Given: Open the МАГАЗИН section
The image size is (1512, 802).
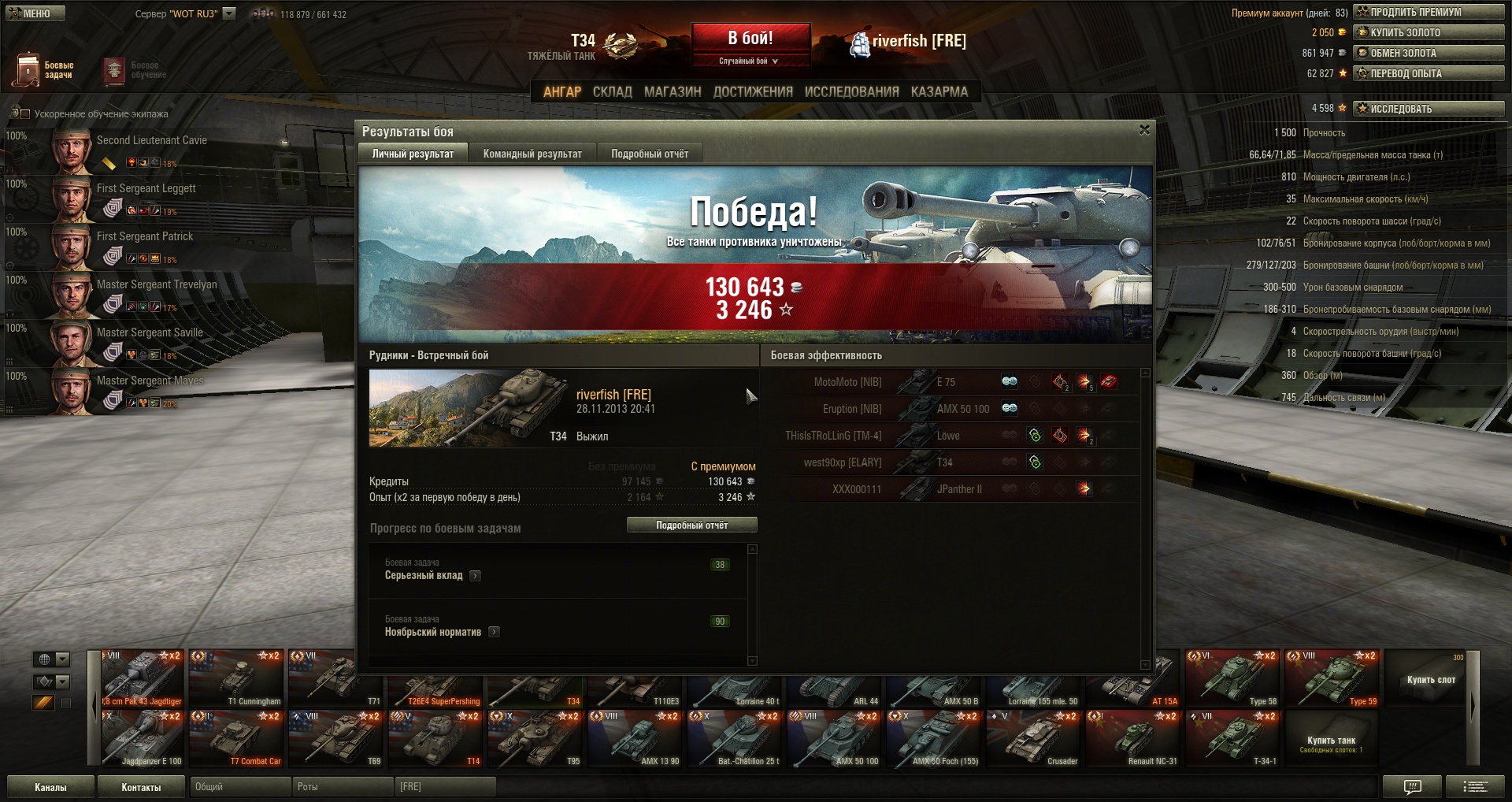Looking at the screenshot, I should pyautogui.click(x=673, y=92).
